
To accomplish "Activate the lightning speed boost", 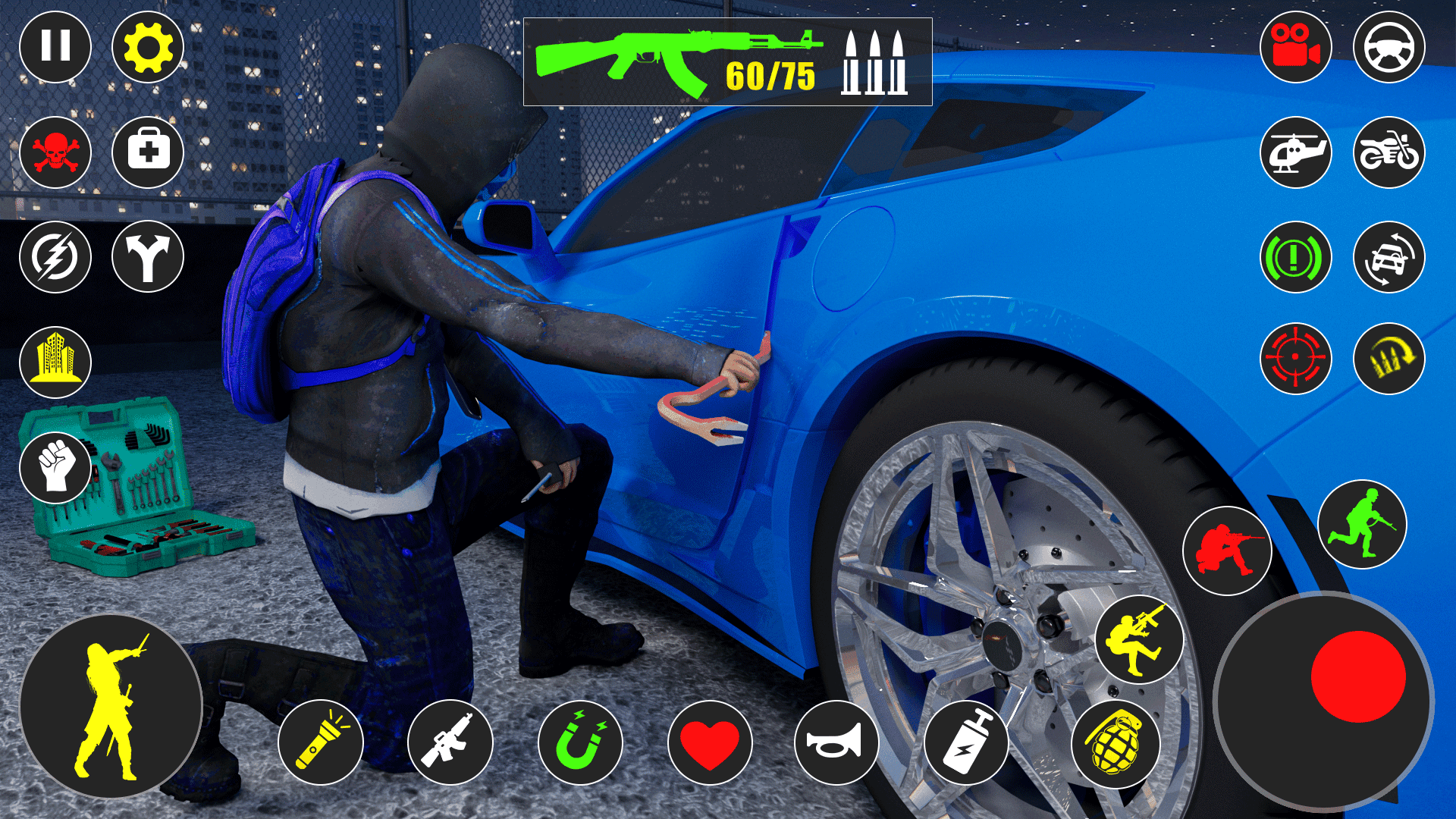I will tap(57, 258).
